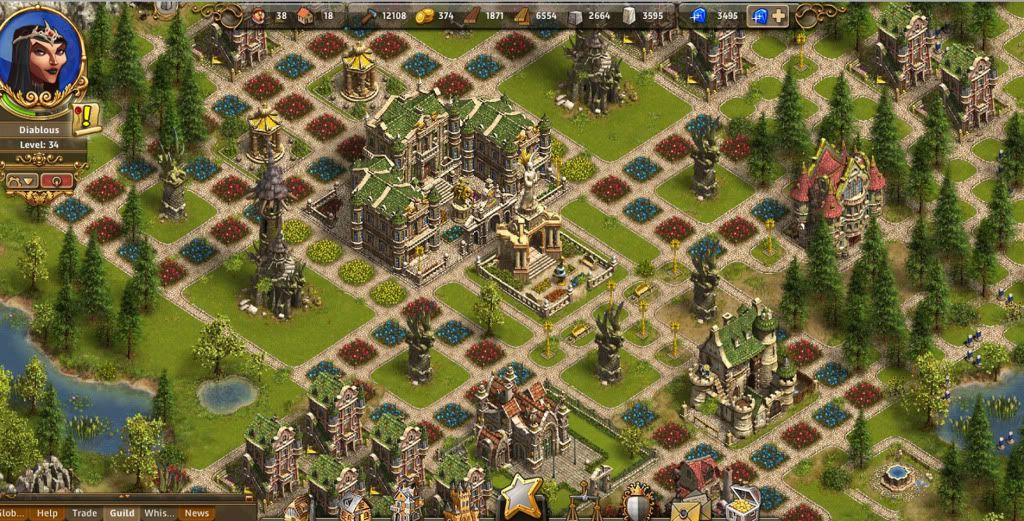The height and width of the screenshot is (521, 1024).
Task: Toggle the down-arrow button under the portrait
Action: (x=21, y=181)
